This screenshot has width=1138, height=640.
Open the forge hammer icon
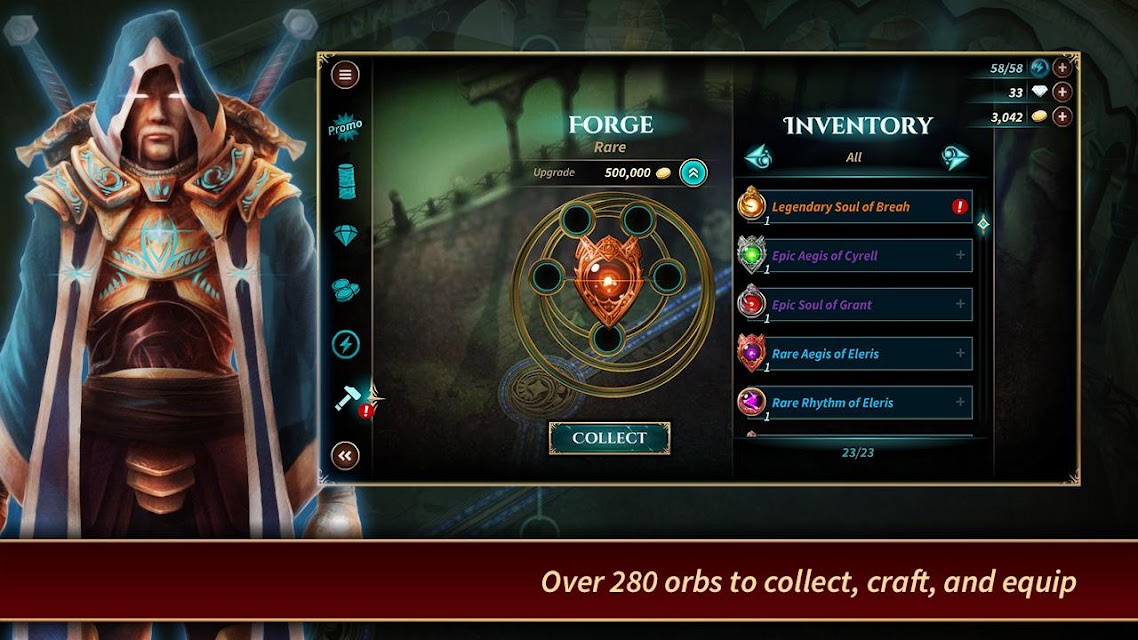pos(349,399)
